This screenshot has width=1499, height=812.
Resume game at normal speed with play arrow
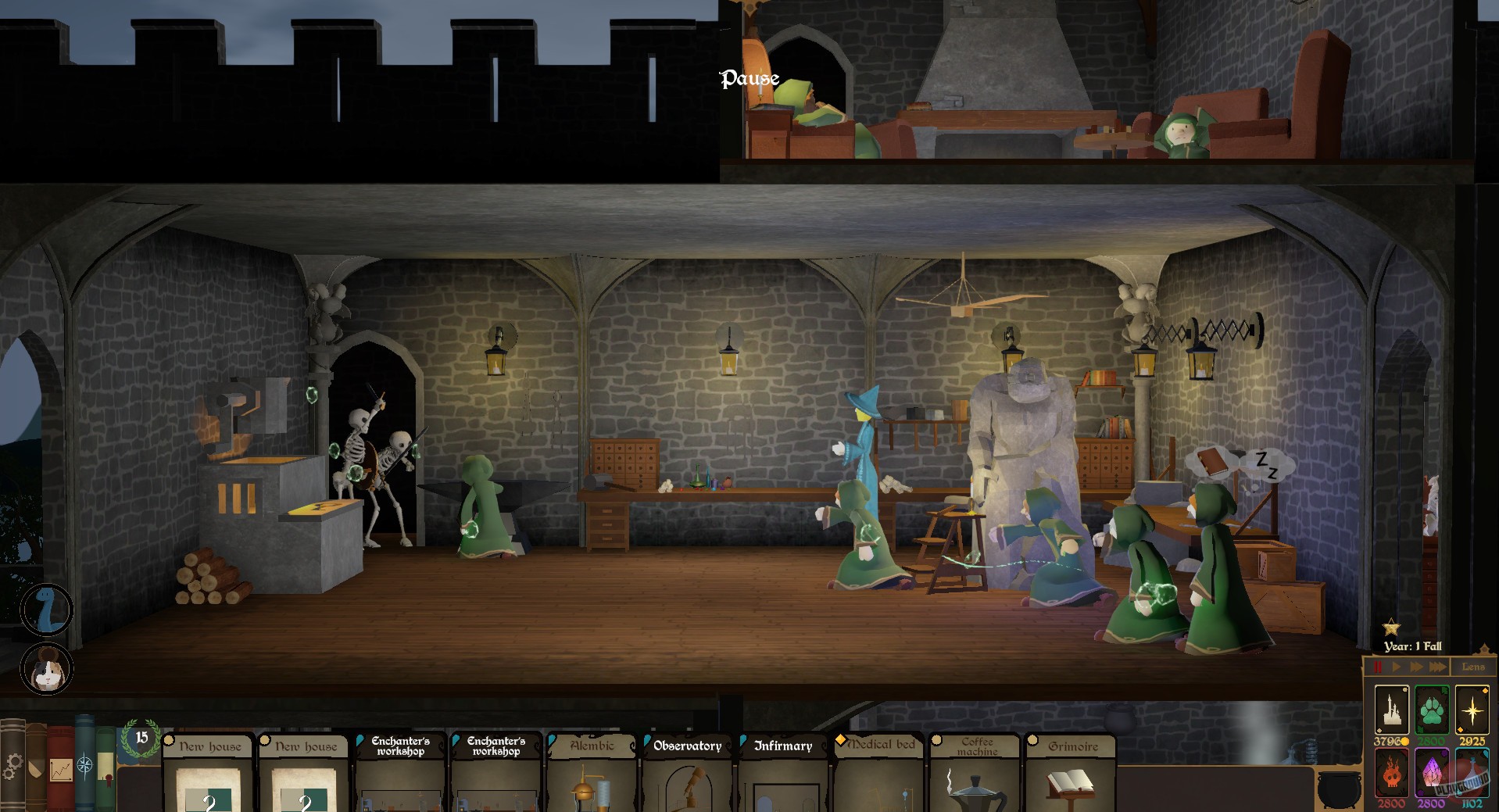(x=1397, y=667)
